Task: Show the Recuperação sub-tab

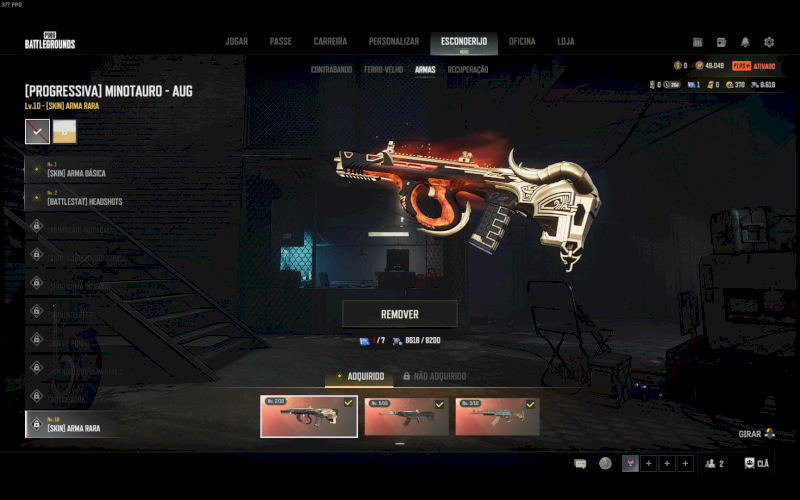Action: [x=468, y=70]
